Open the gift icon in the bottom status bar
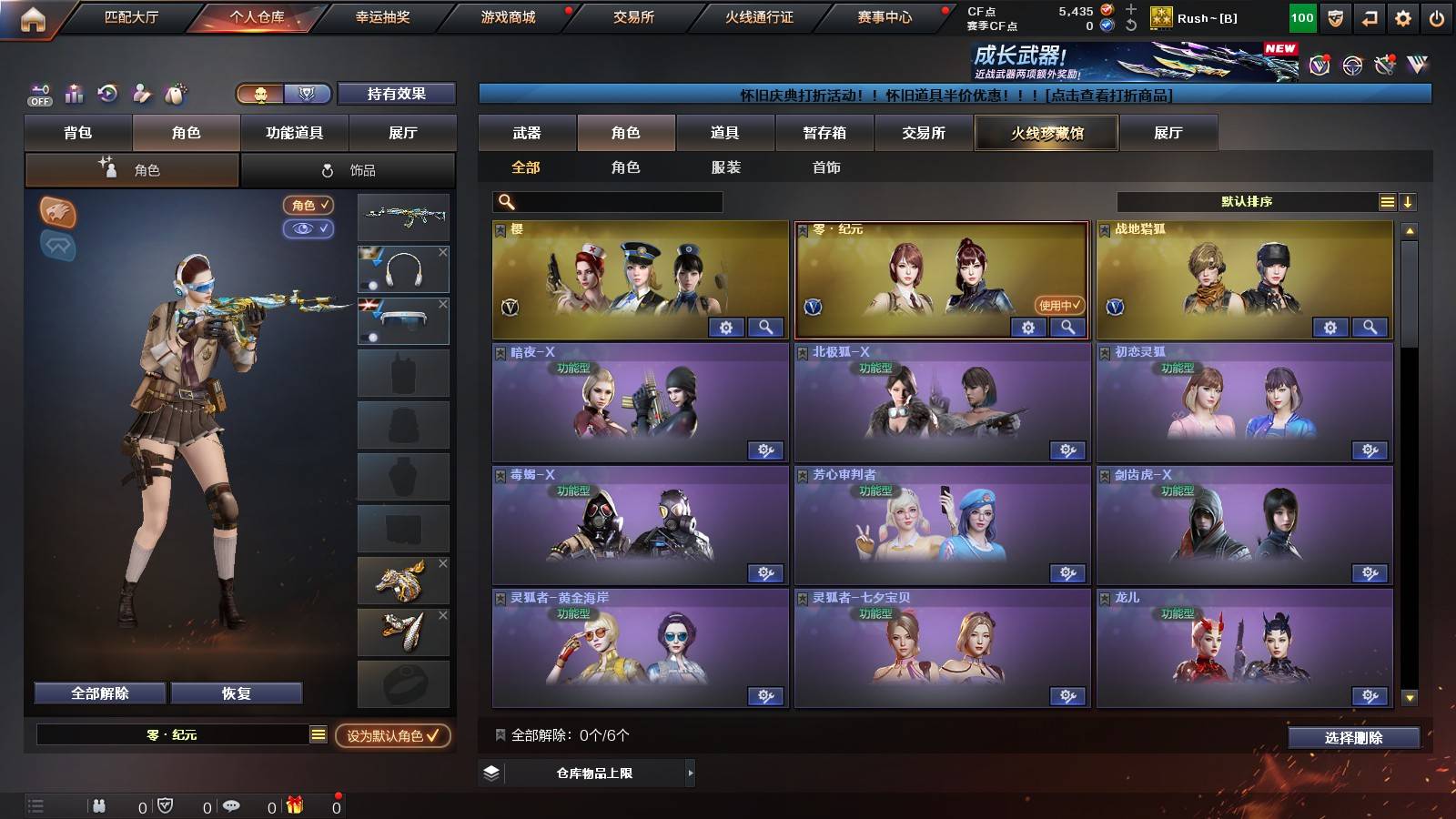This screenshot has height=819, width=1456. tap(293, 804)
